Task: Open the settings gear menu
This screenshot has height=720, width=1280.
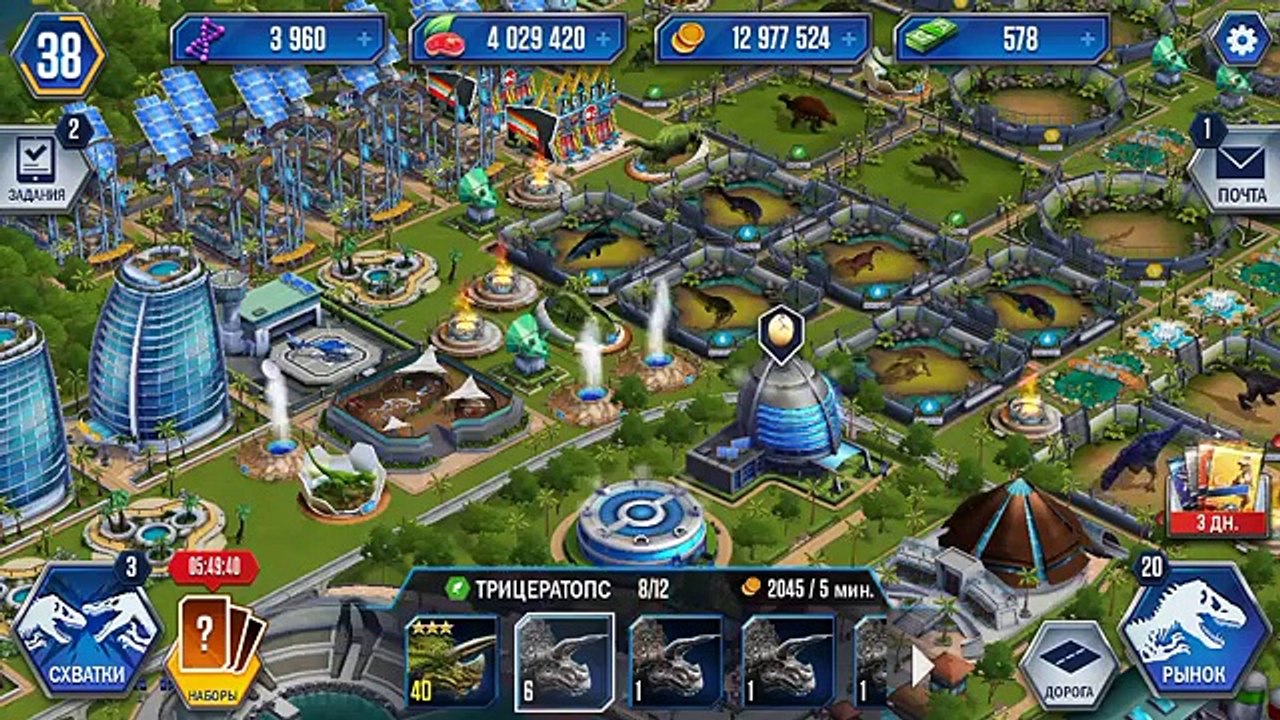Action: point(1241,40)
